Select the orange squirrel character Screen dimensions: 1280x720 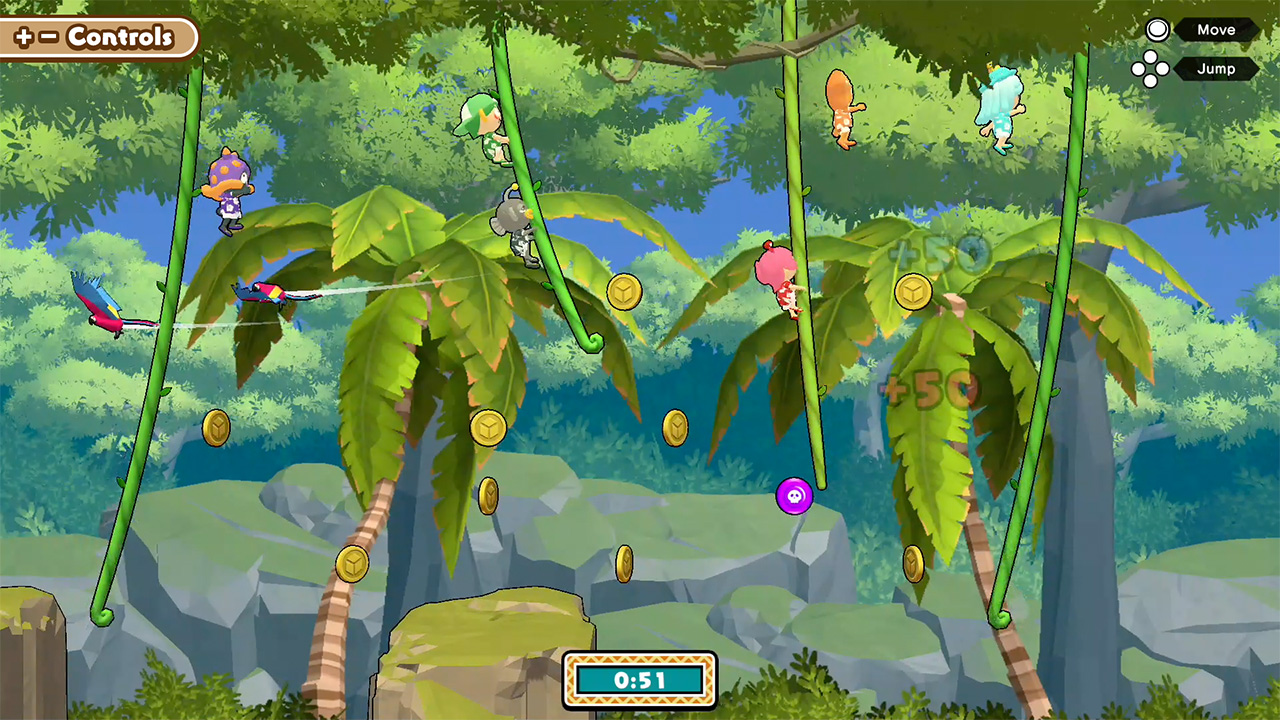840,105
